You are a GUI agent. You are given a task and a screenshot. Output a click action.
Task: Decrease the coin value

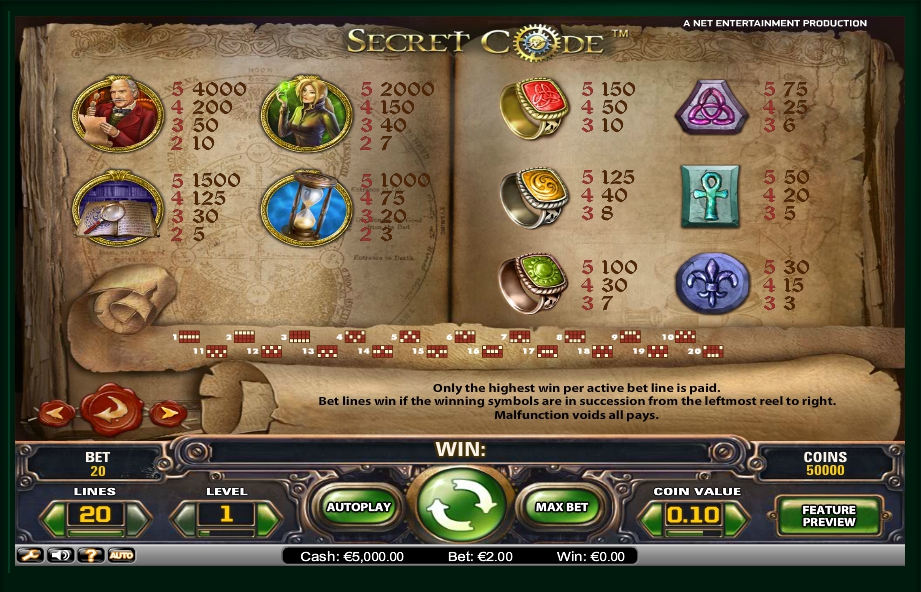(651, 518)
